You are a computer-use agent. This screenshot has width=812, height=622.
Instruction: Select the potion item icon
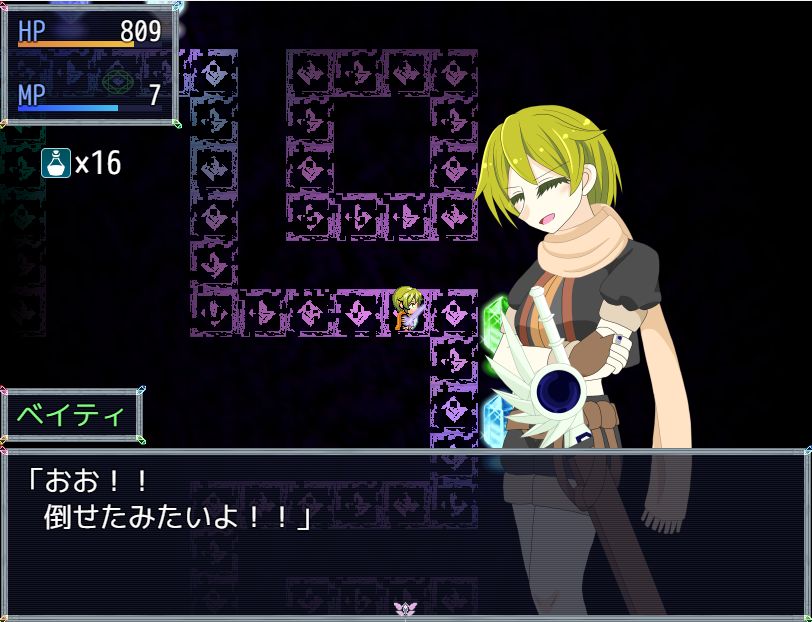tap(56, 162)
